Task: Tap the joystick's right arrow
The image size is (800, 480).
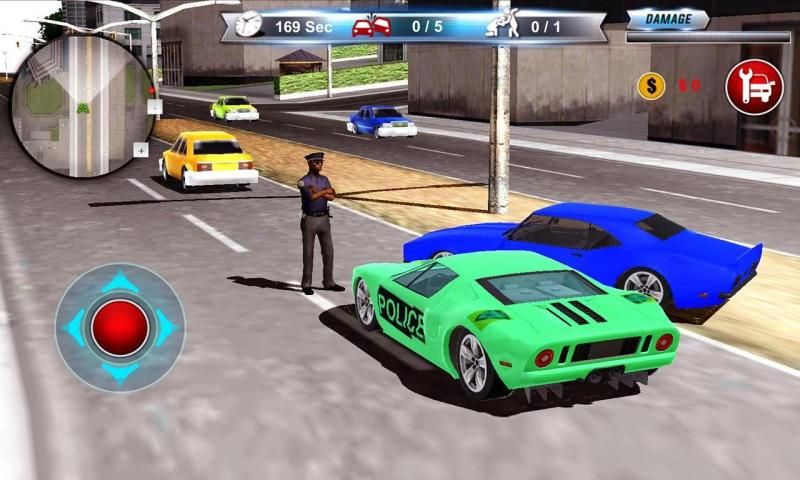Action: pyautogui.click(x=166, y=328)
